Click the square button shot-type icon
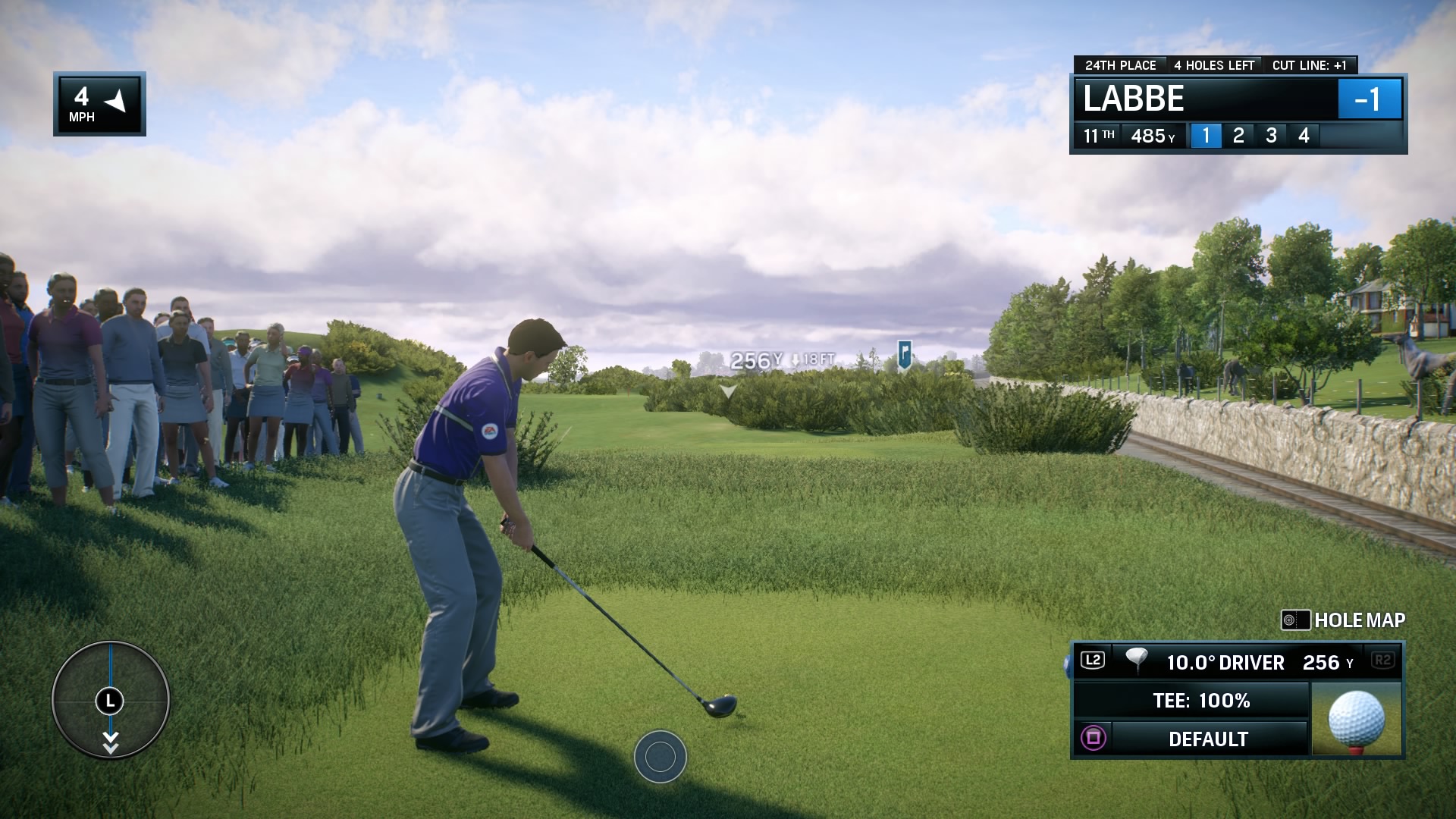The height and width of the screenshot is (819, 1456). point(1092,737)
